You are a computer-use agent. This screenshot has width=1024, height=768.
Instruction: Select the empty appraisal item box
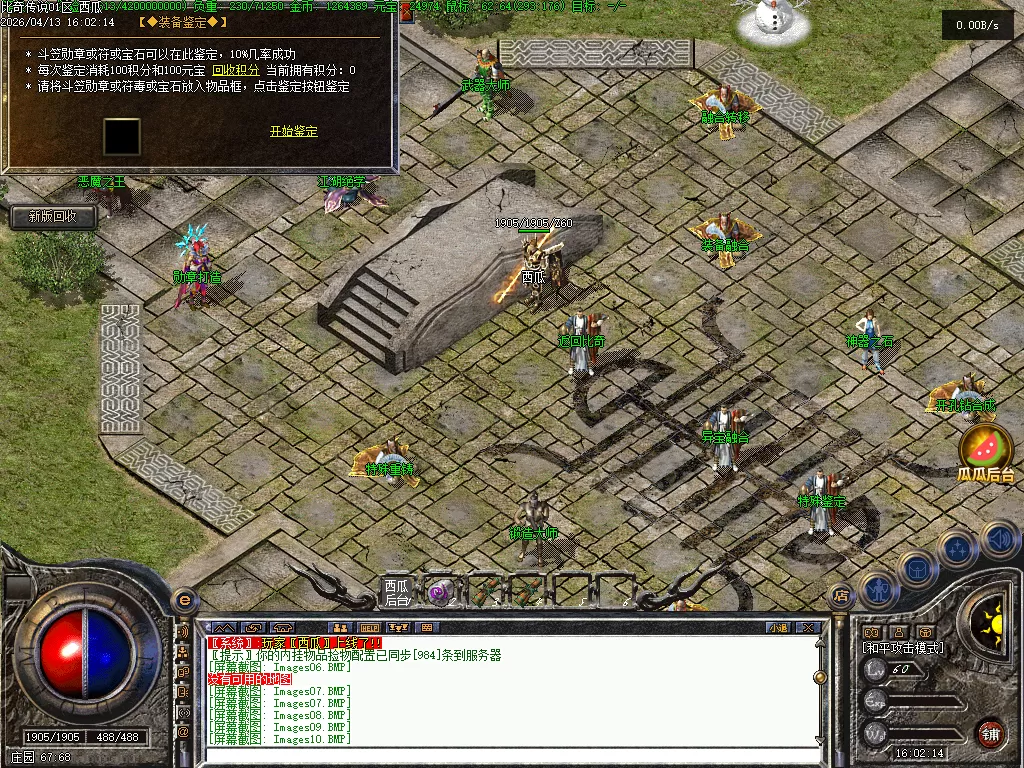coord(122,137)
